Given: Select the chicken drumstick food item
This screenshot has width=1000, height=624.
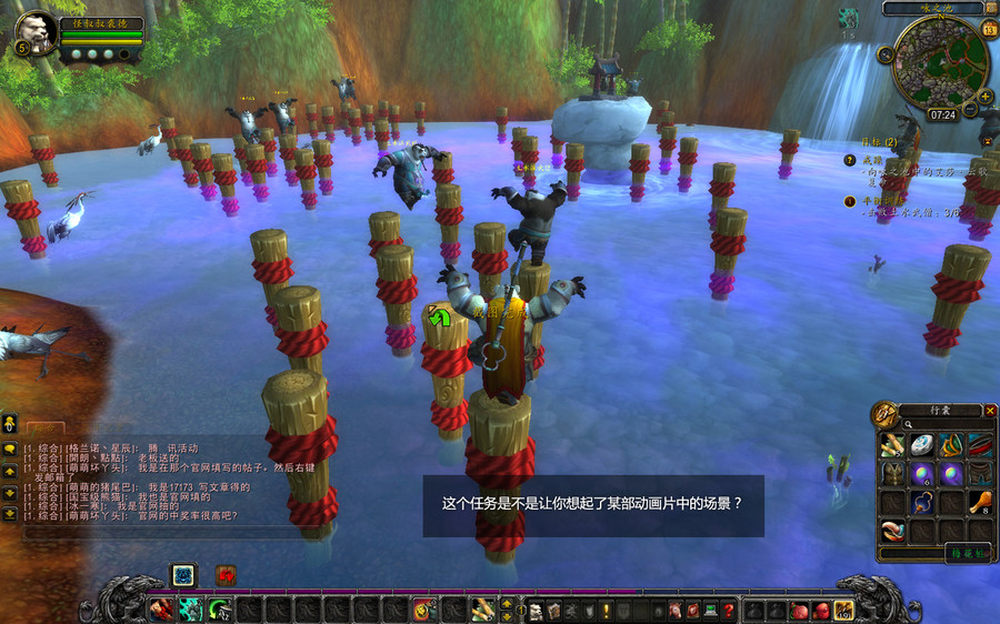Looking at the screenshot, I should tap(982, 501).
